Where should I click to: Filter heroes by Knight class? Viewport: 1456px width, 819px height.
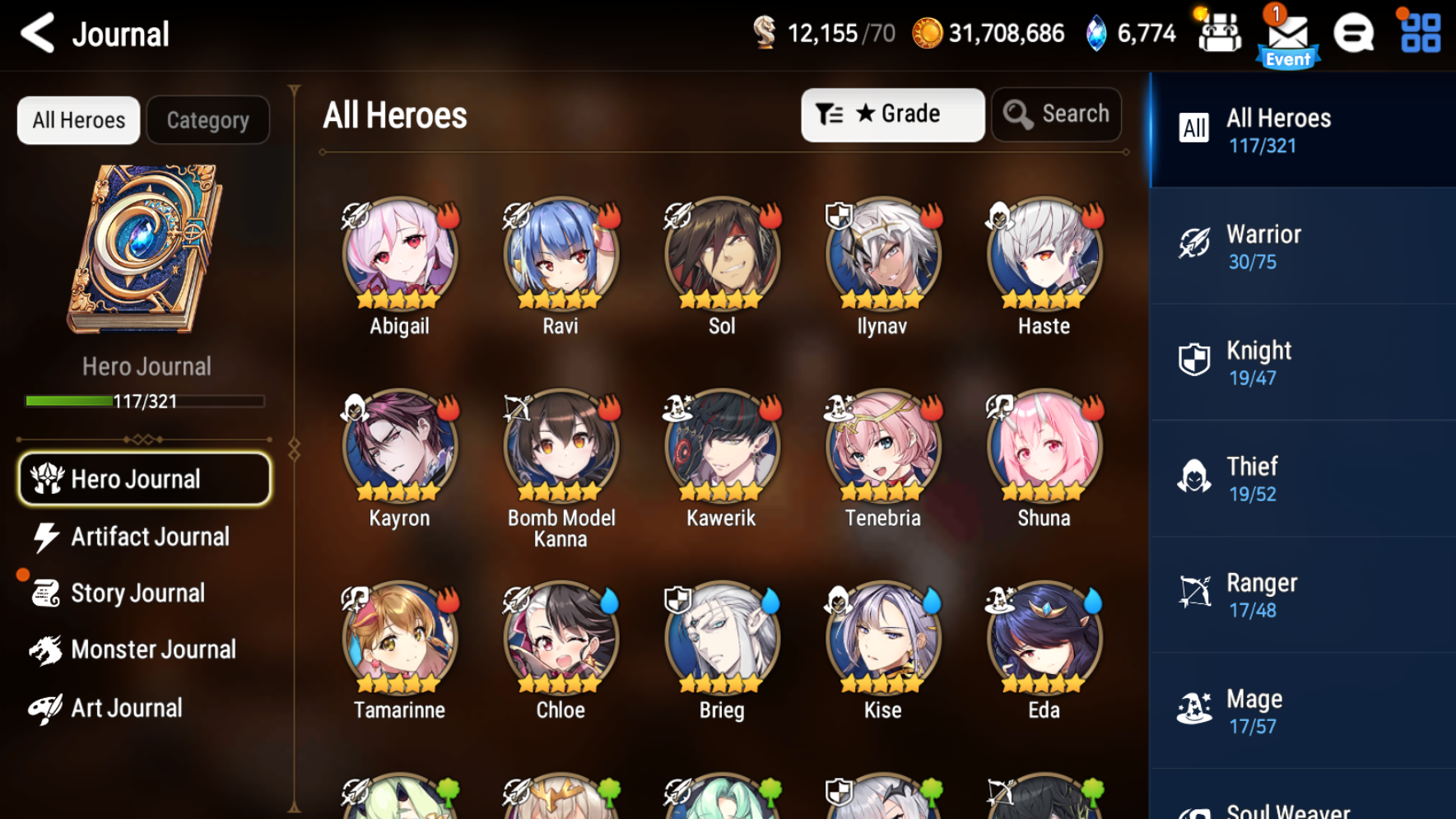click(1302, 363)
